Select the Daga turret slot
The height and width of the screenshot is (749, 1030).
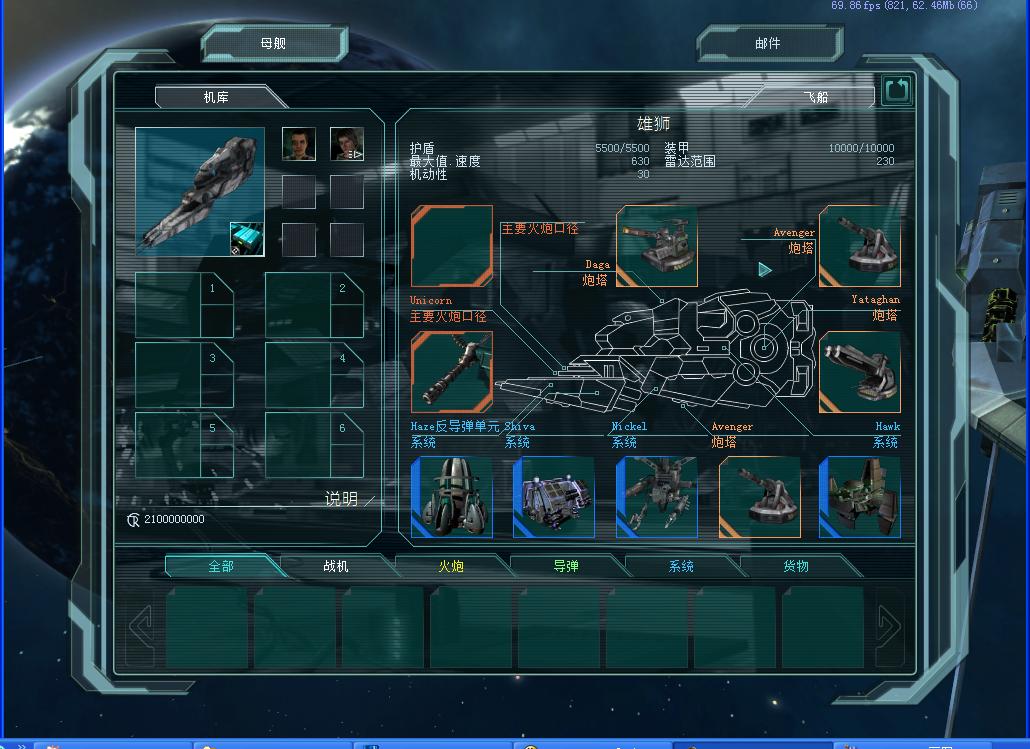[656, 246]
